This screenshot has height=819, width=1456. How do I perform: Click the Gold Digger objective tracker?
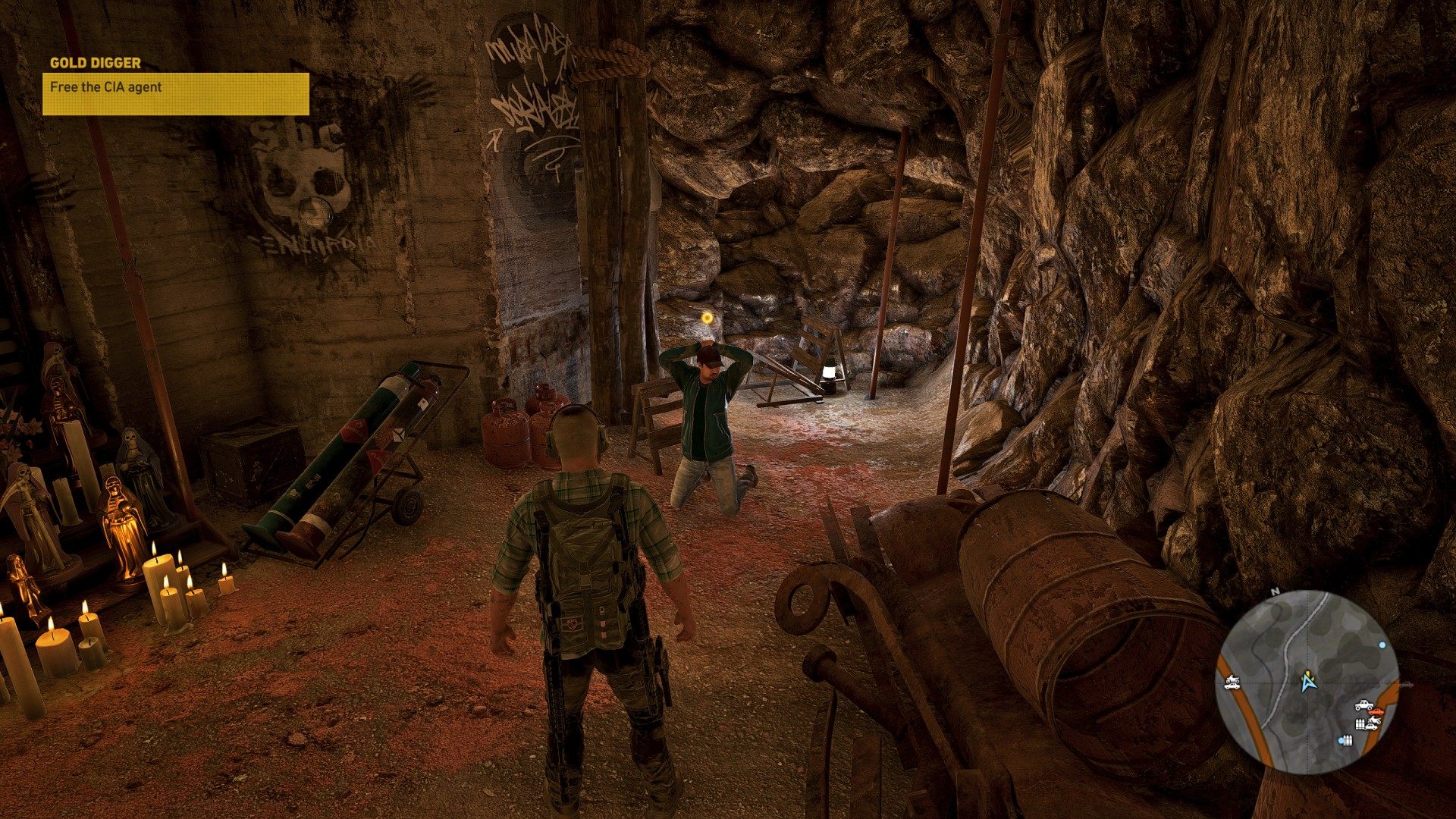175,86
